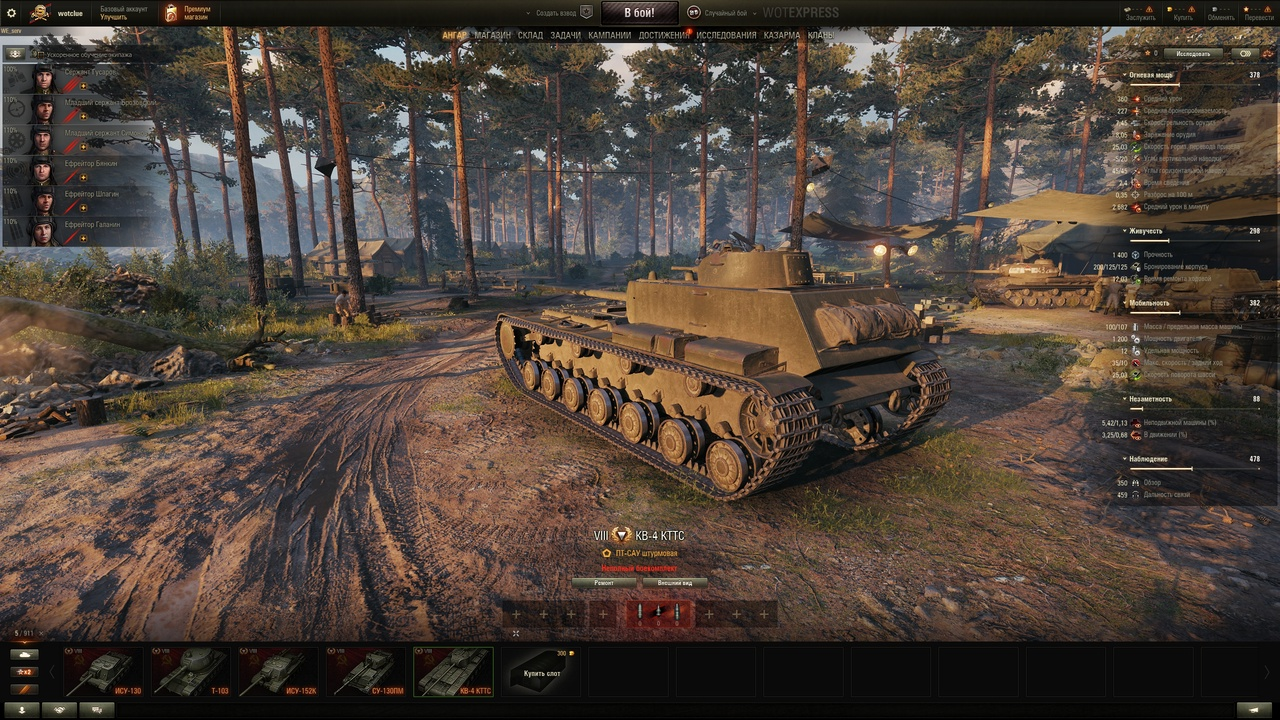Screen dimensions: 1280x720
Task: Buy a new garage slot (Купить слот)
Action: (x=541, y=672)
